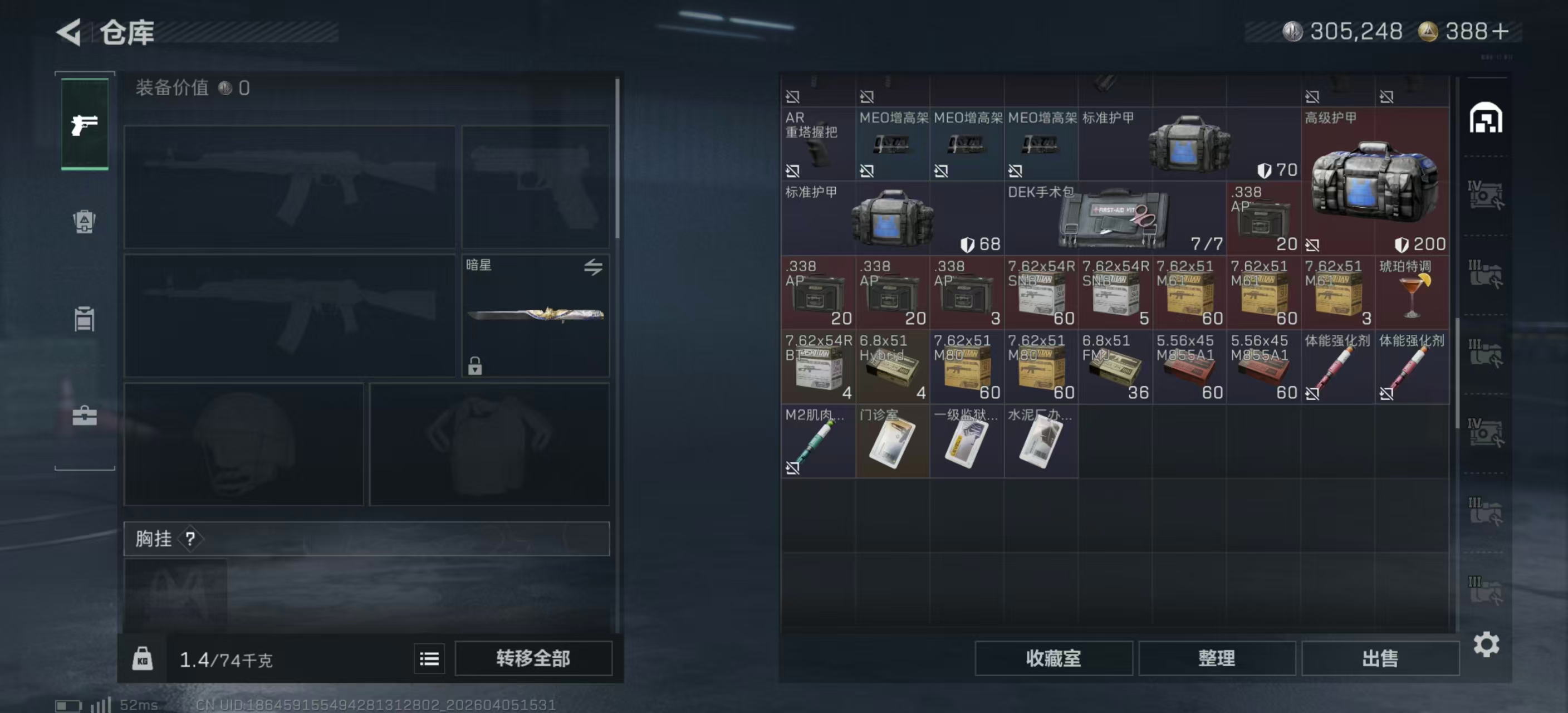The image size is (1568, 713).
Task: Select the pistol loadout tab
Action: coord(84,124)
